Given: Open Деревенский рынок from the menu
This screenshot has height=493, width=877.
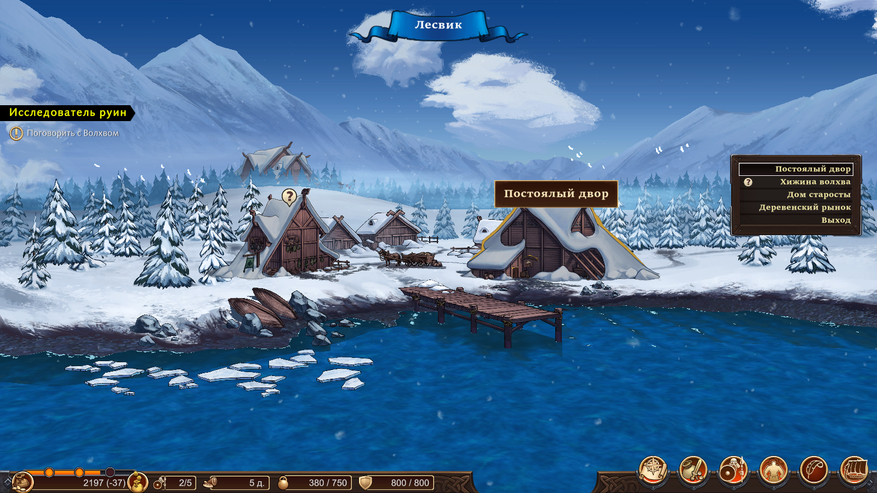Looking at the screenshot, I should point(810,207).
